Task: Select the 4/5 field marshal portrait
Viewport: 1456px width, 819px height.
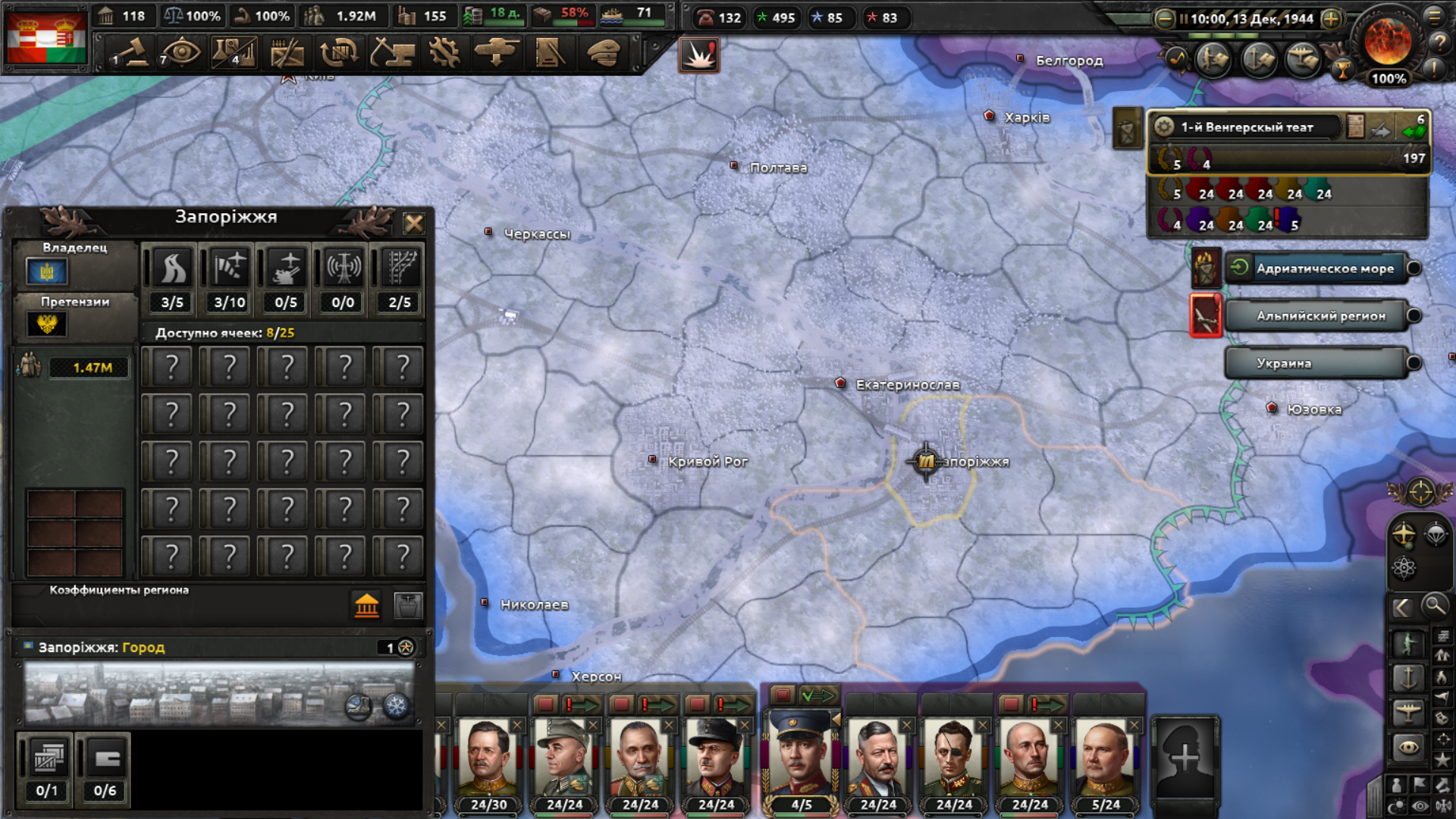Action: (x=801, y=758)
